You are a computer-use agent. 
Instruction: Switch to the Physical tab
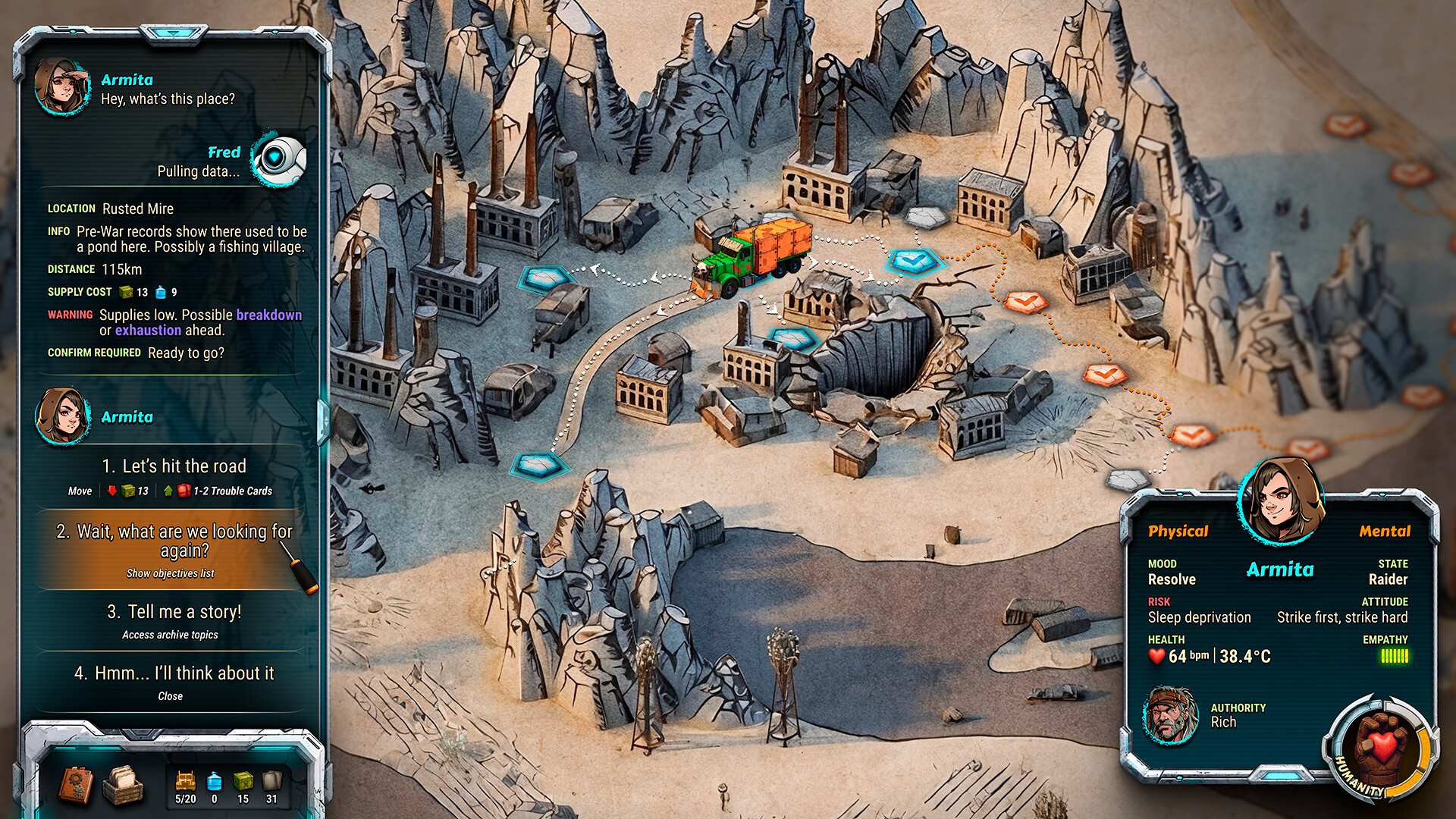click(1180, 532)
